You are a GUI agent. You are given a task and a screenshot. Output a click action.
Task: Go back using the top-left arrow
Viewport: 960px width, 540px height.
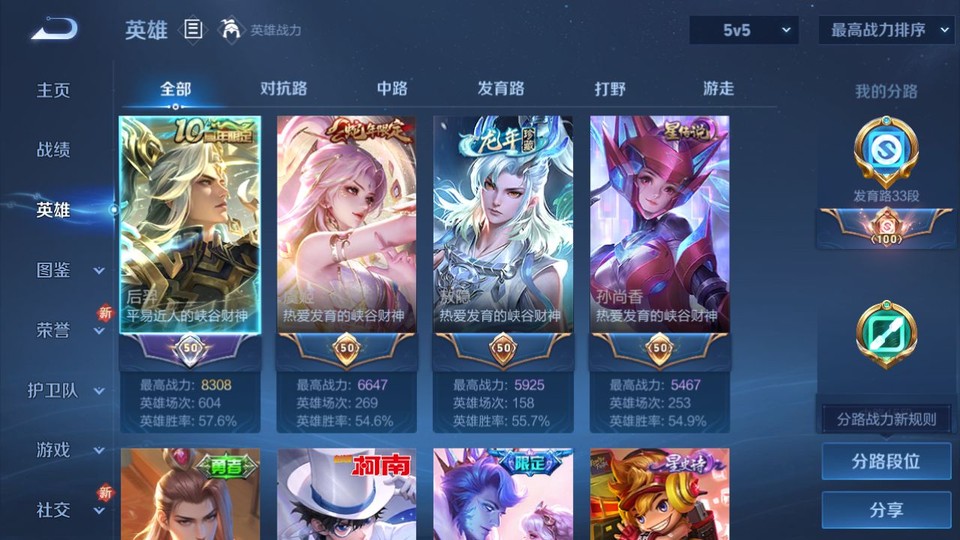pos(54,29)
